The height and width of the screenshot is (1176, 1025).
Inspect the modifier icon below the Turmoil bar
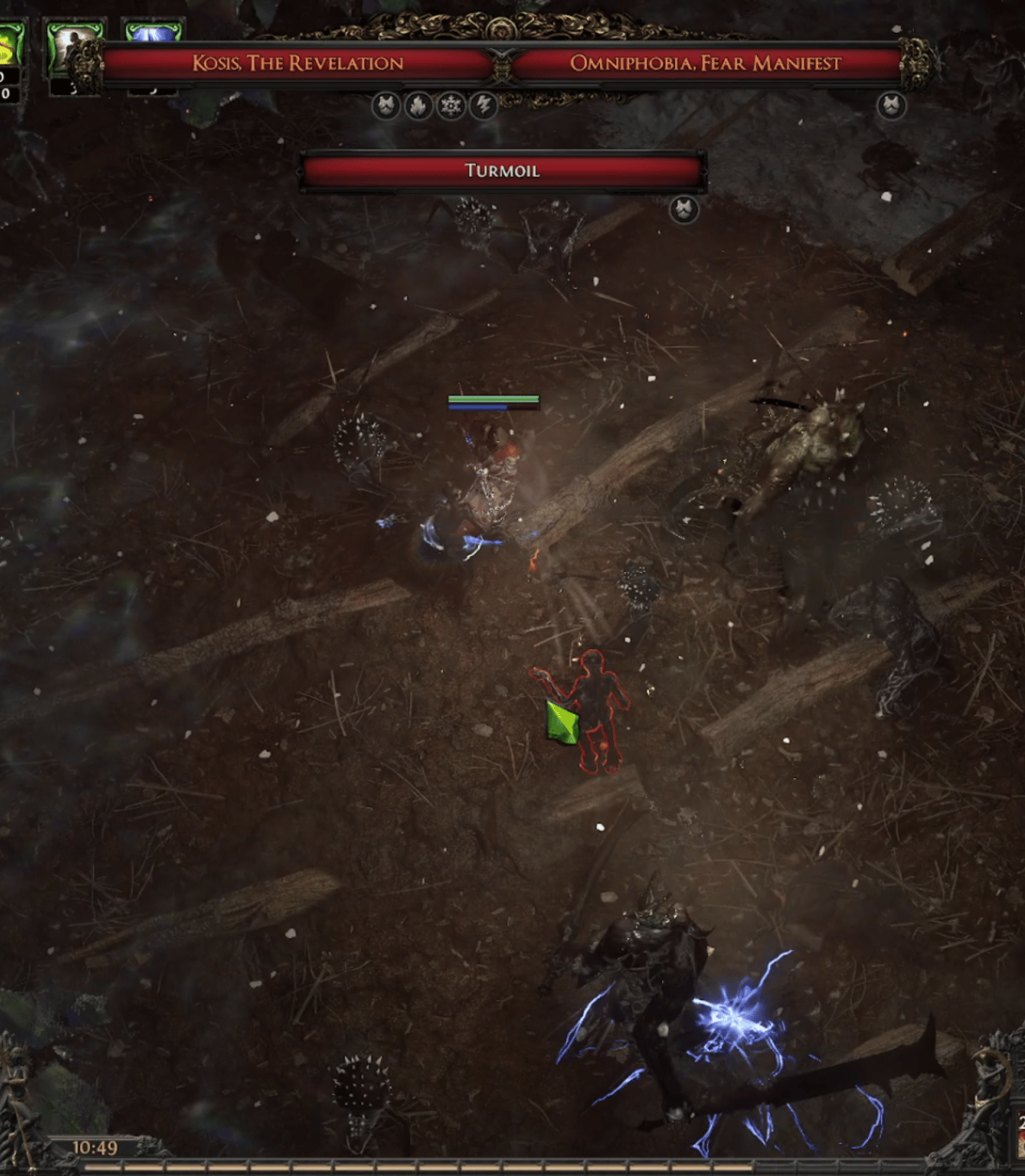click(x=684, y=209)
